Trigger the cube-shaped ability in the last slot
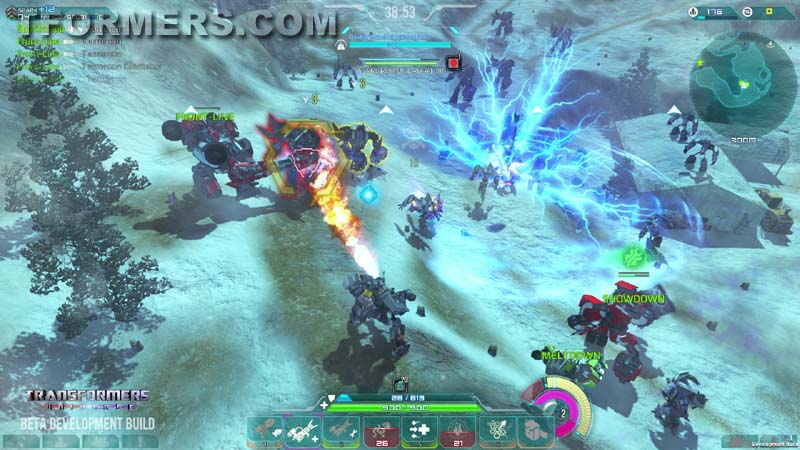The height and width of the screenshot is (450, 800). tap(536, 430)
